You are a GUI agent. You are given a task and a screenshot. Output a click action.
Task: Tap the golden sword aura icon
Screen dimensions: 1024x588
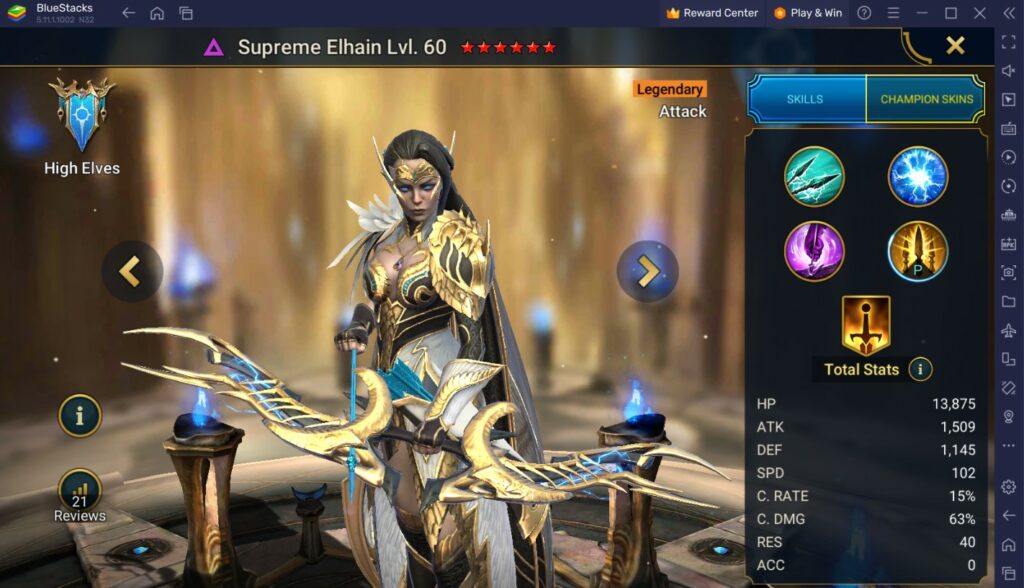(x=866, y=324)
